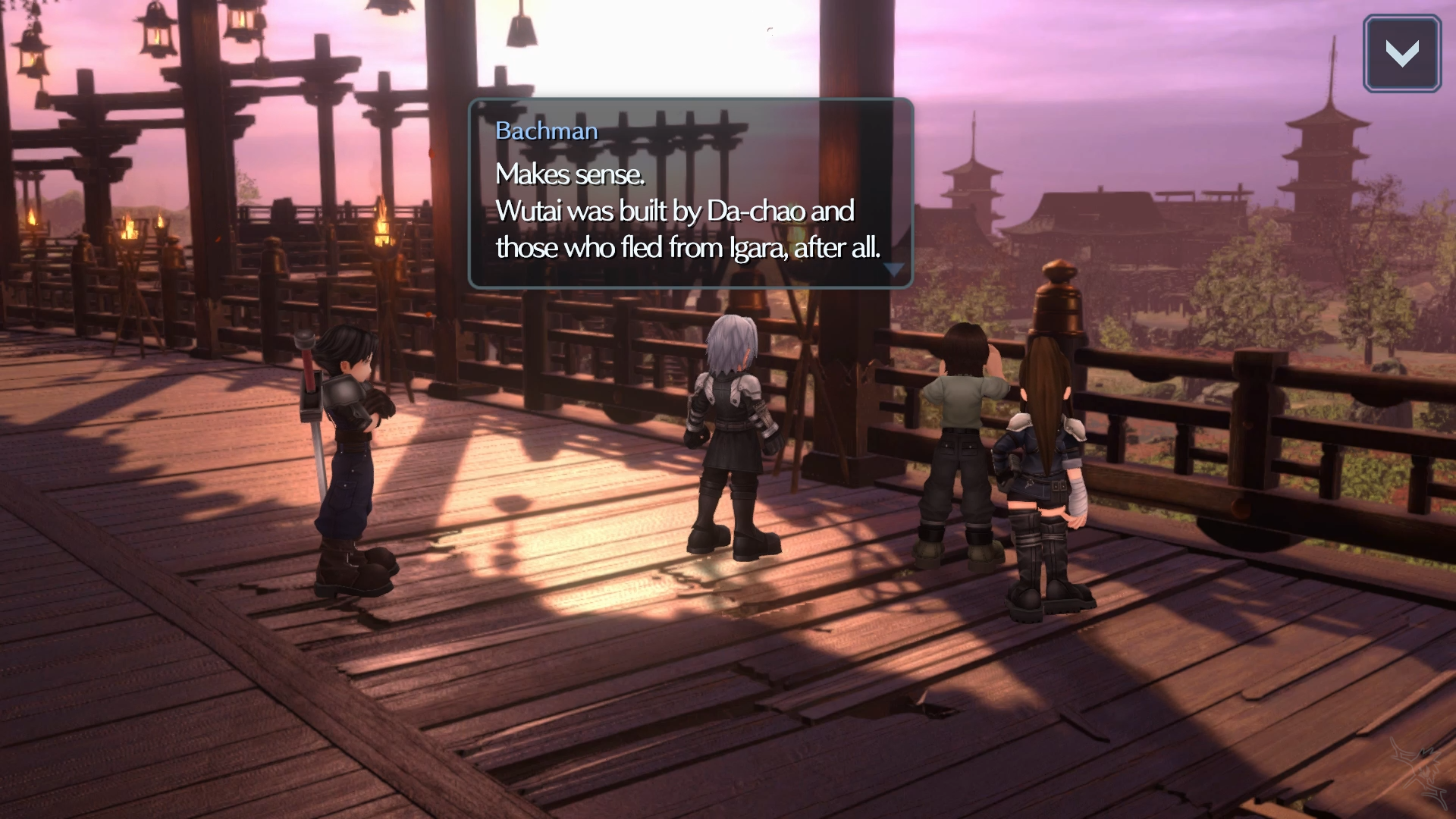Advance Bachman's dialogue with the blue arrow
1456x819 pixels.
pyautogui.click(x=894, y=269)
